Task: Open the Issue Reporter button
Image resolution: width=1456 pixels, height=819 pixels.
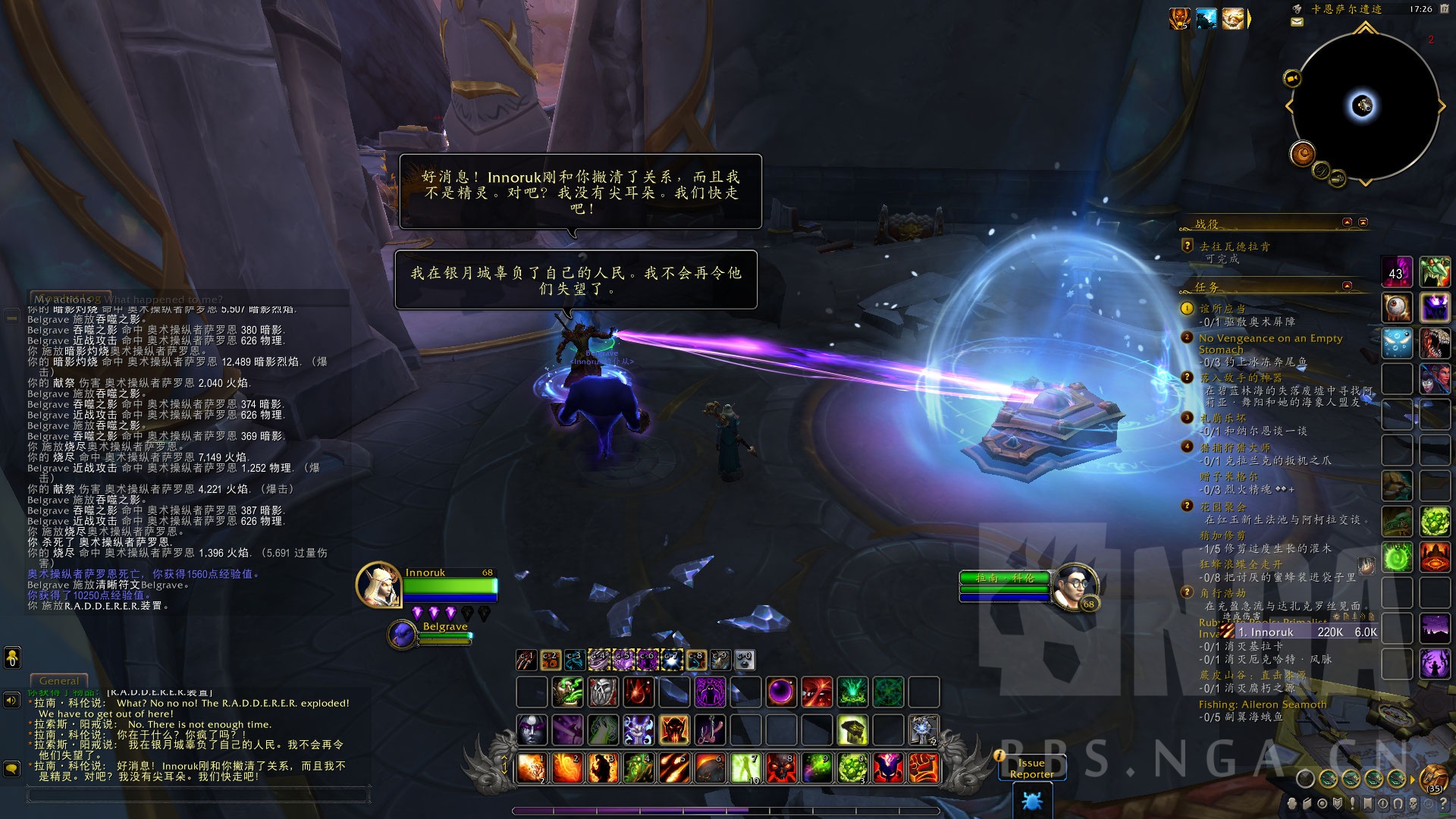Action: [x=1031, y=768]
